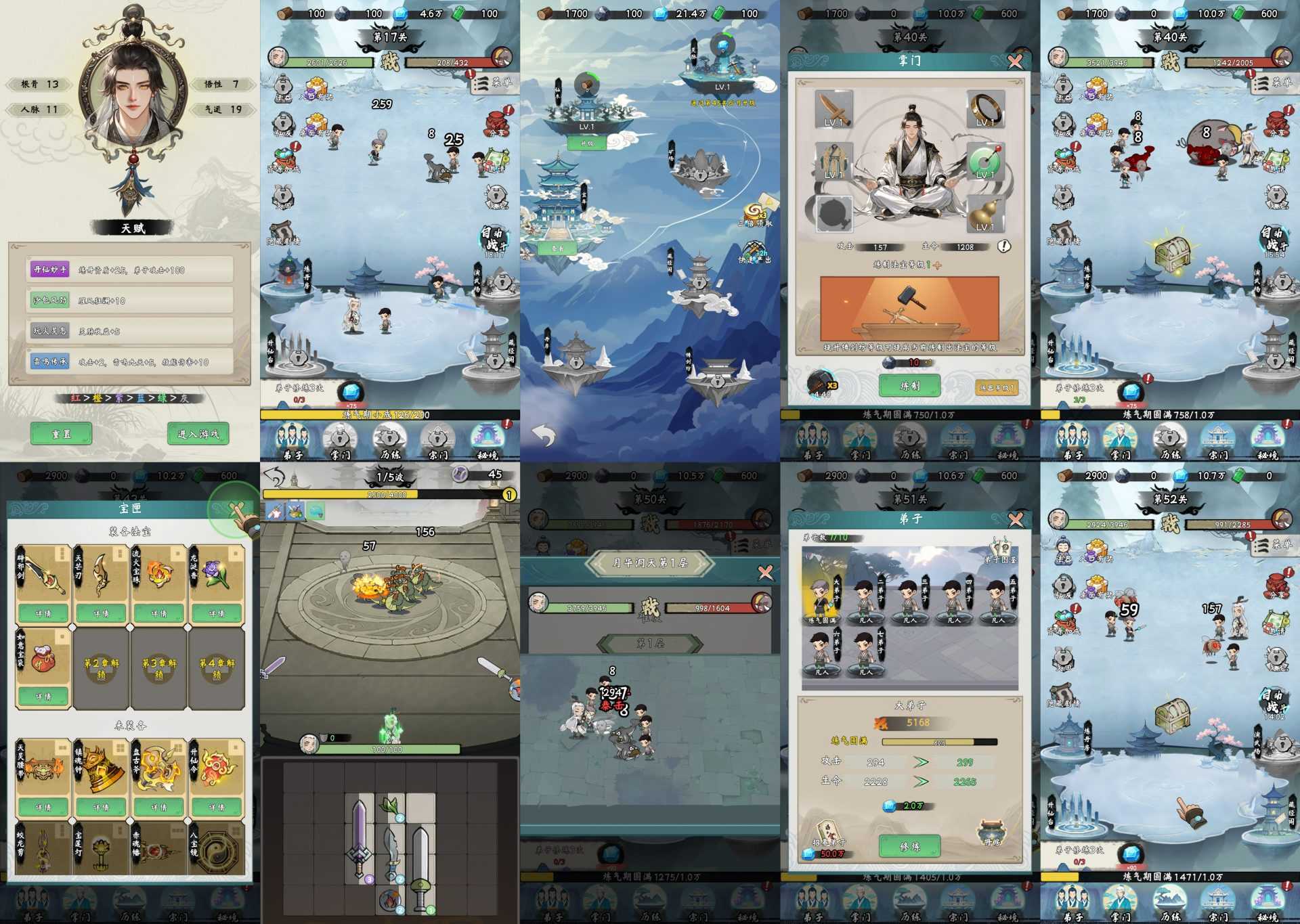Open the gold ring equipment slot
This screenshot has width=1300, height=924.
coord(985,110)
